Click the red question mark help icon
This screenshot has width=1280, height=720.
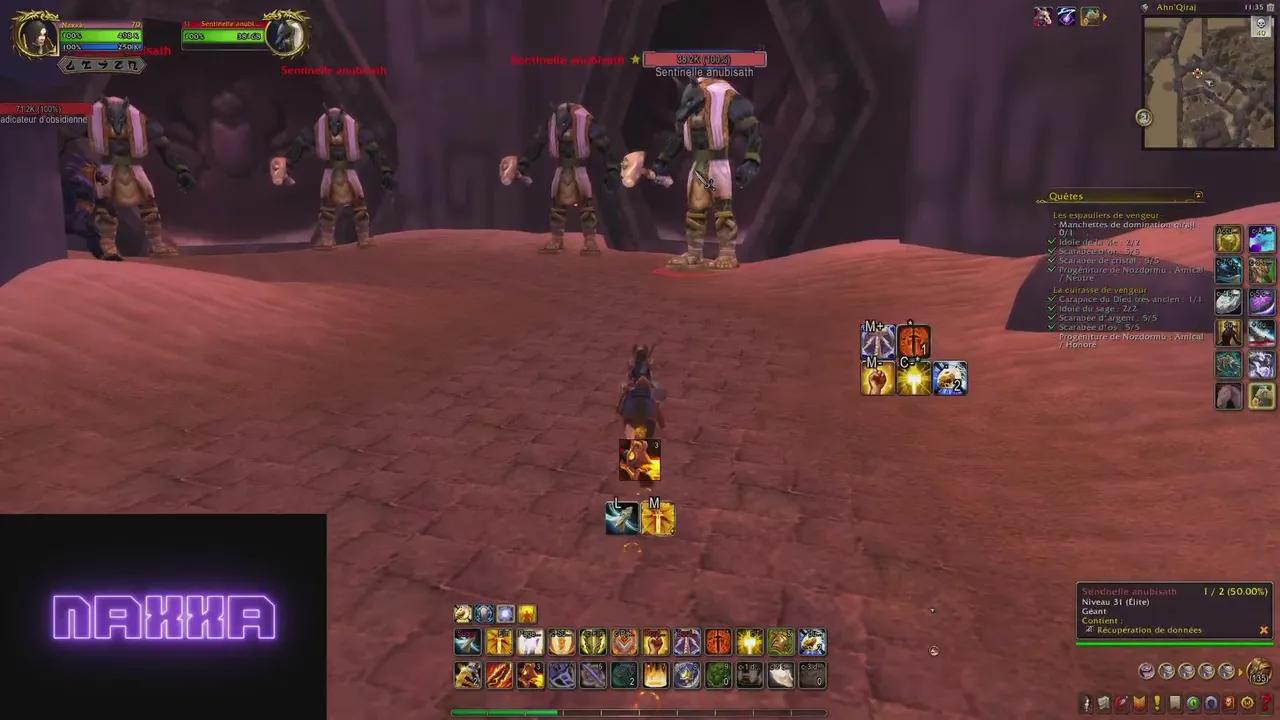pyautogui.click(x=1265, y=702)
